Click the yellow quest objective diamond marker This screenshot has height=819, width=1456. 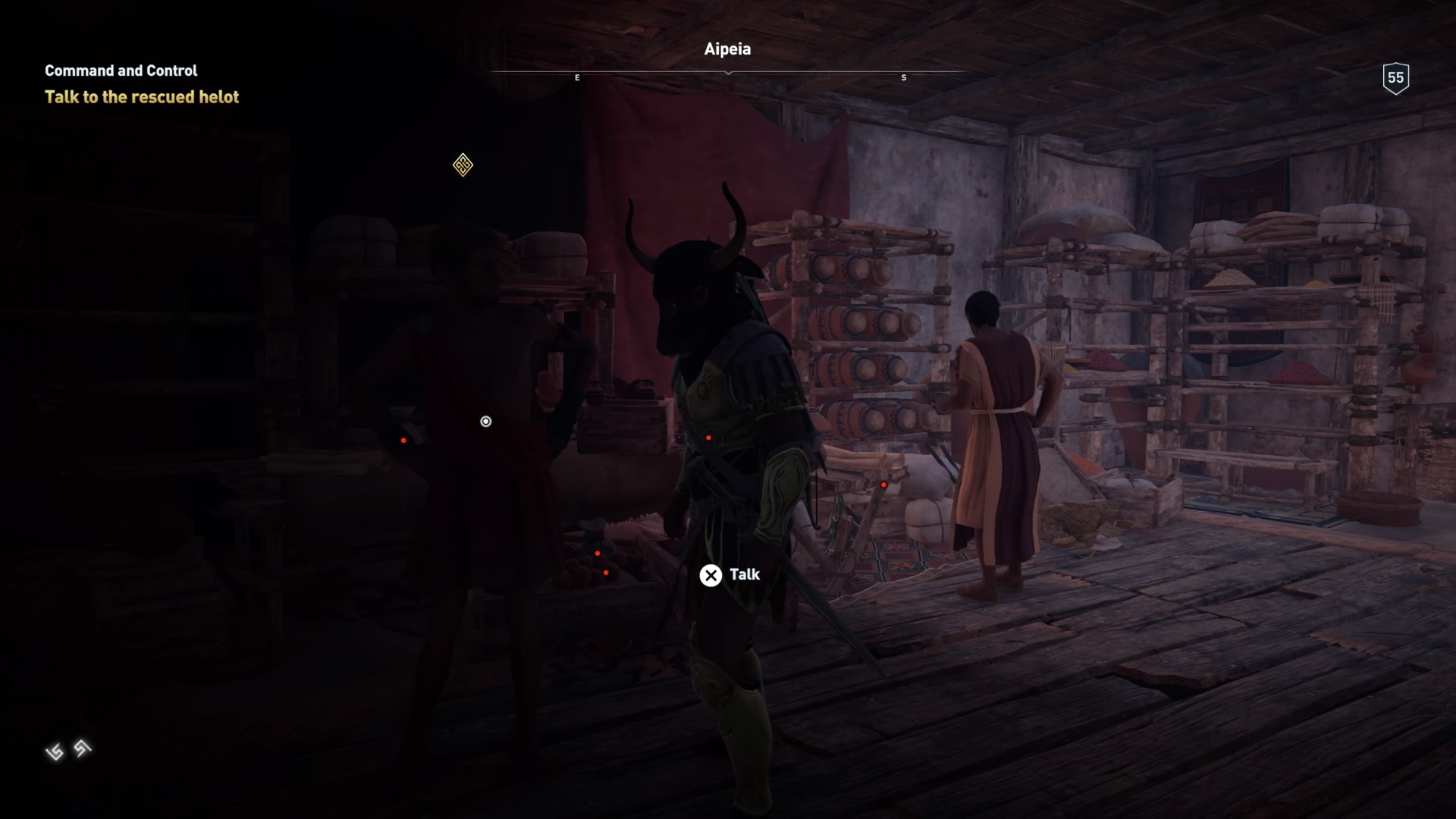click(x=463, y=165)
